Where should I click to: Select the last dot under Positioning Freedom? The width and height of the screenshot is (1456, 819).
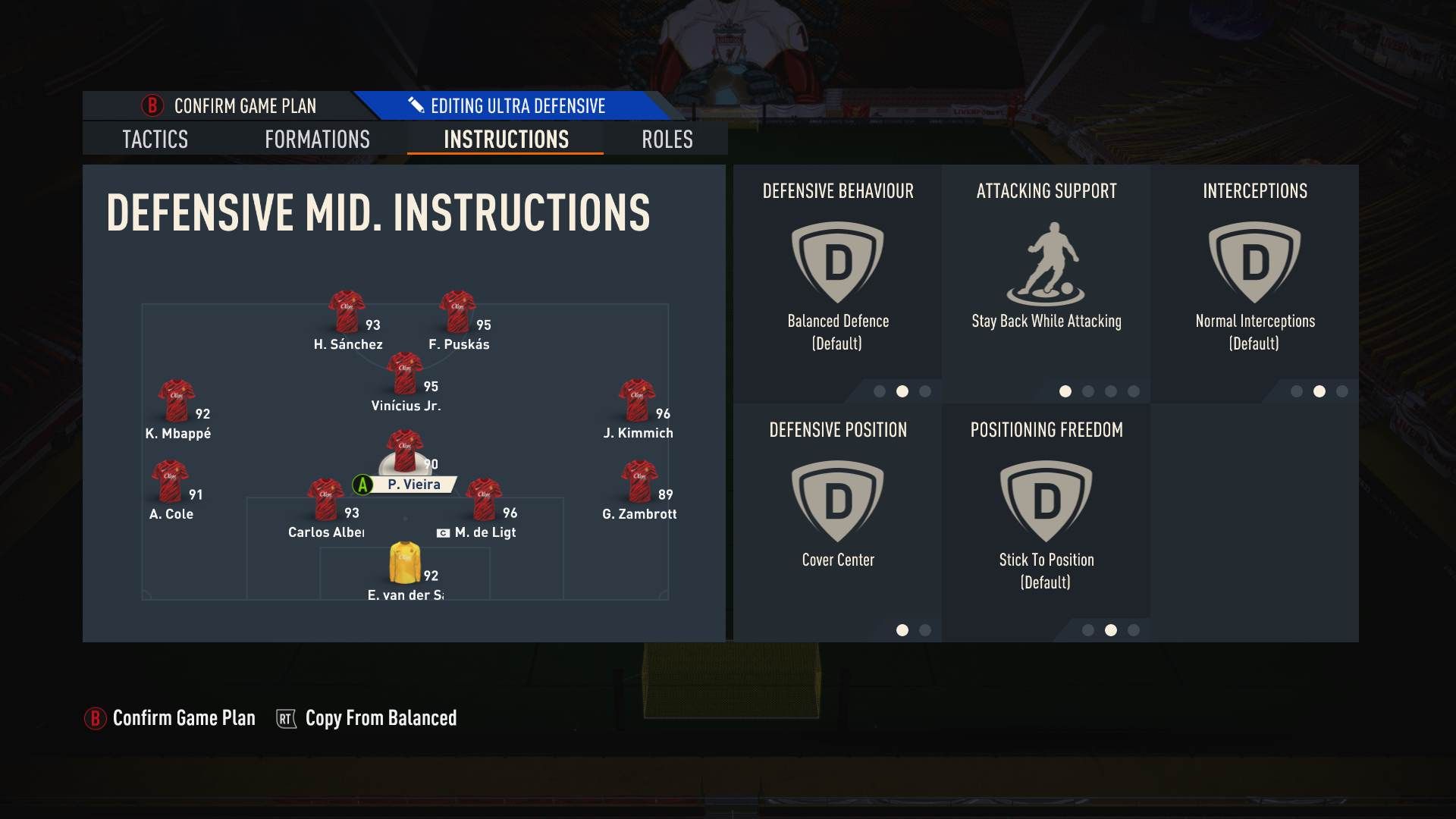click(1134, 629)
